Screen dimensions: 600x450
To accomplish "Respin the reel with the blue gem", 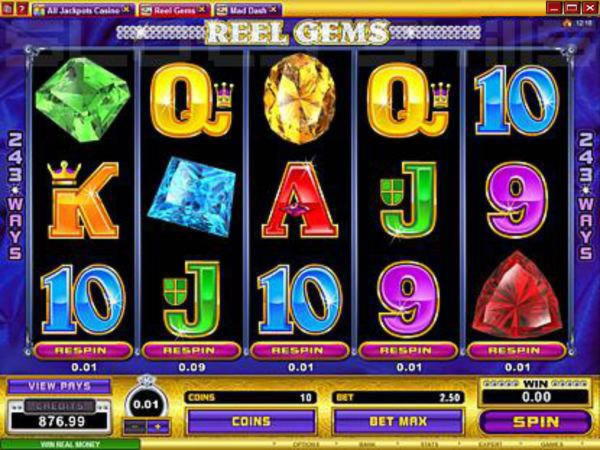I will point(191,351).
